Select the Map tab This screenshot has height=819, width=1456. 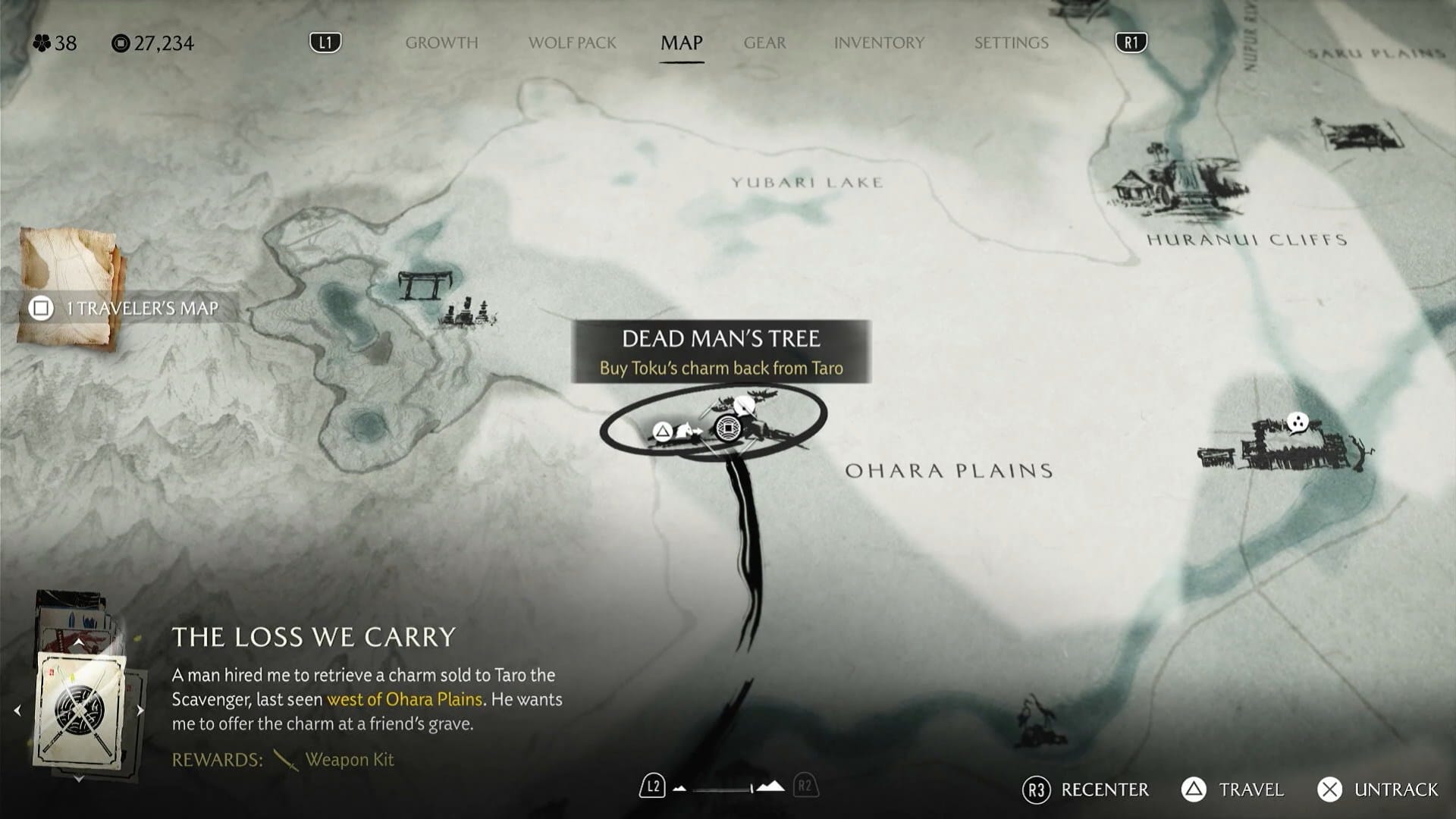[681, 42]
